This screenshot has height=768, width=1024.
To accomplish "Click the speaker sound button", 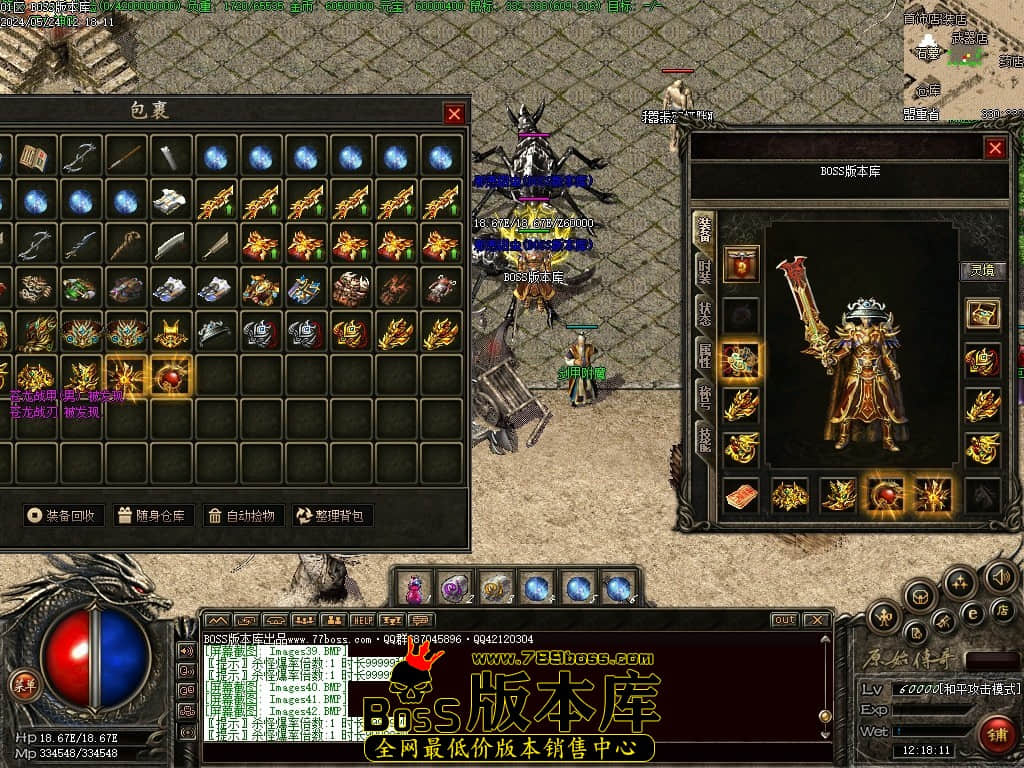I will (x=1000, y=577).
